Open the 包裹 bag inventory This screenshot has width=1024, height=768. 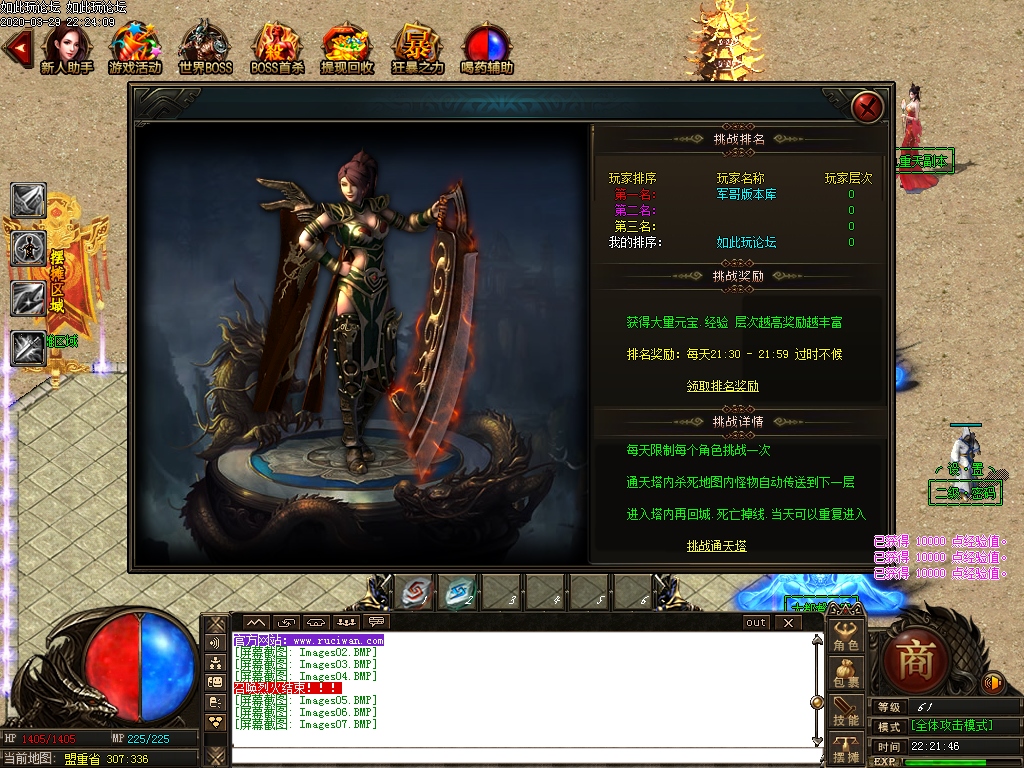[846, 674]
